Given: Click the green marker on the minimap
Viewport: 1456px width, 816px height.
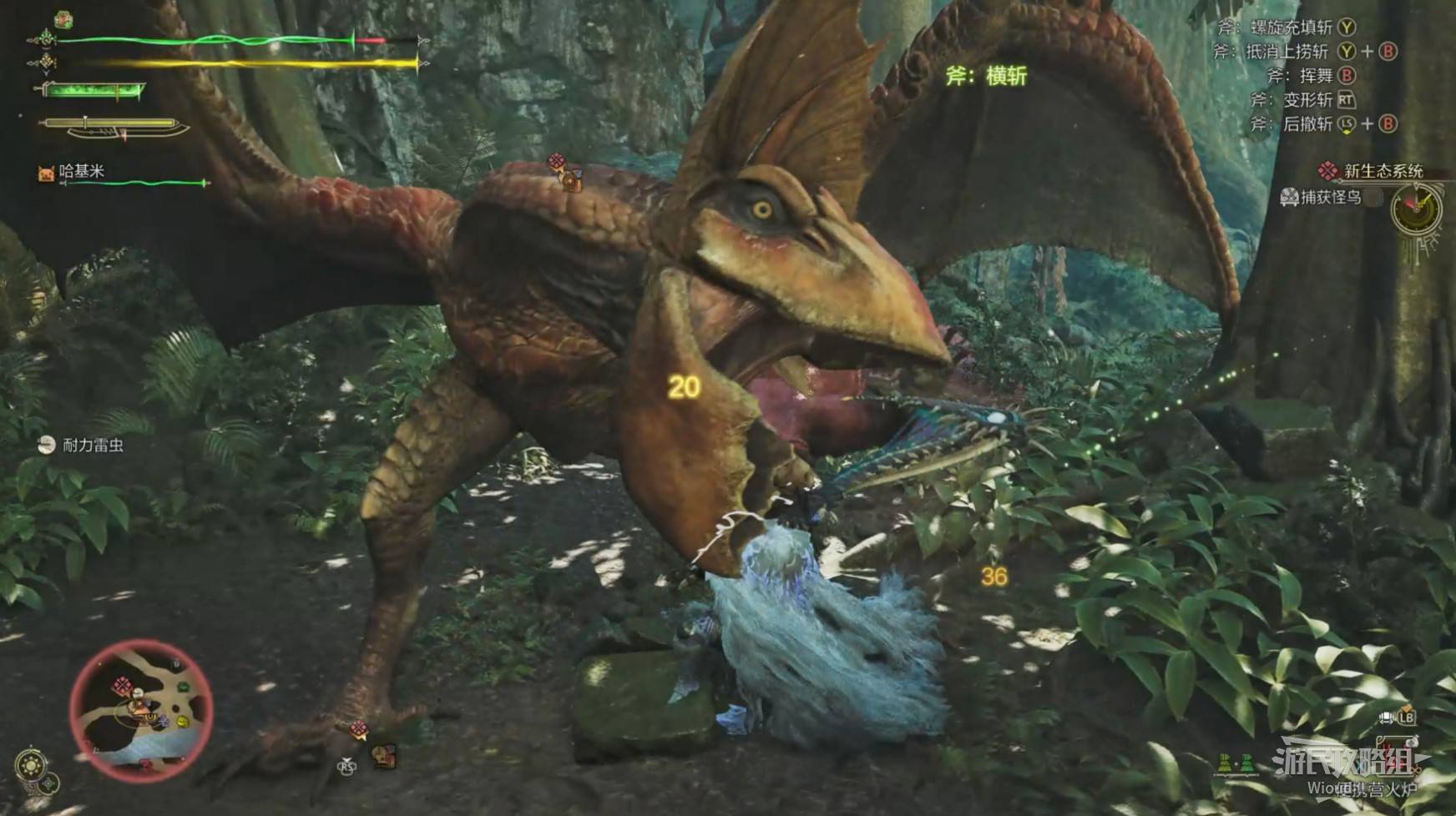Looking at the screenshot, I should [x=182, y=688].
